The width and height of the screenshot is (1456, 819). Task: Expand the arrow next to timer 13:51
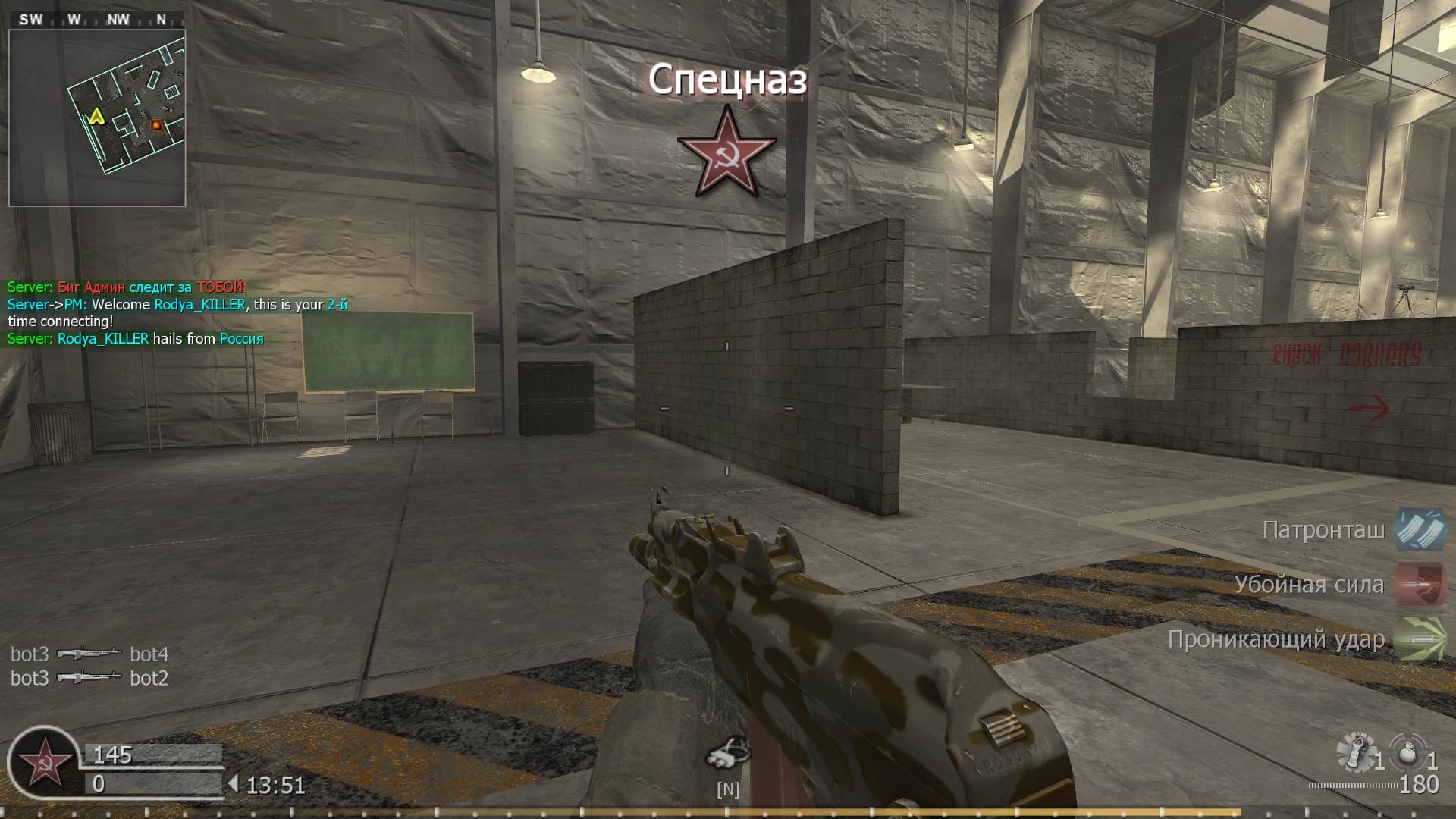(x=235, y=781)
